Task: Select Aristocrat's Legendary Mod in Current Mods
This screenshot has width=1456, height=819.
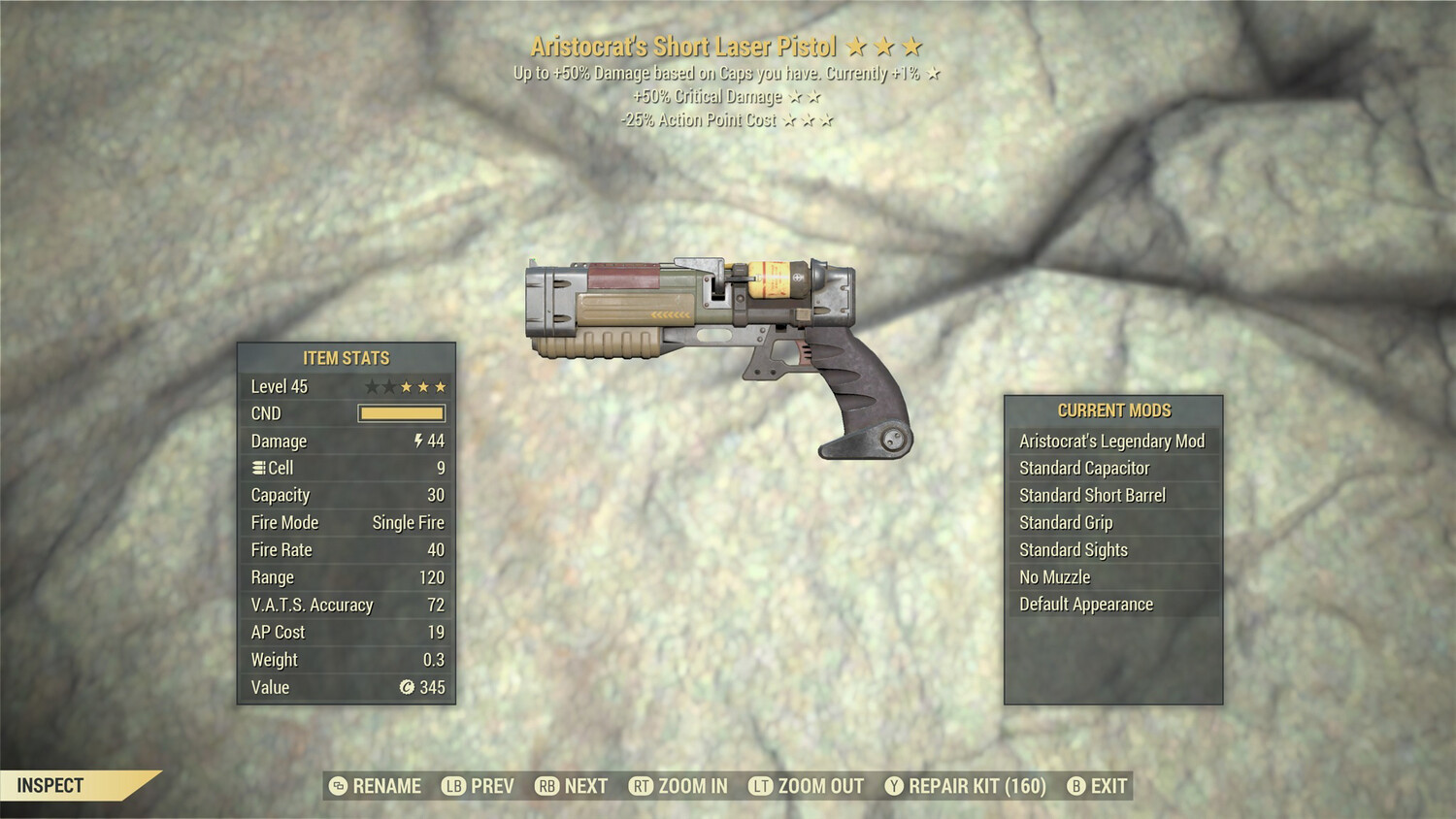Action: pyautogui.click(x=1111, y=441)
